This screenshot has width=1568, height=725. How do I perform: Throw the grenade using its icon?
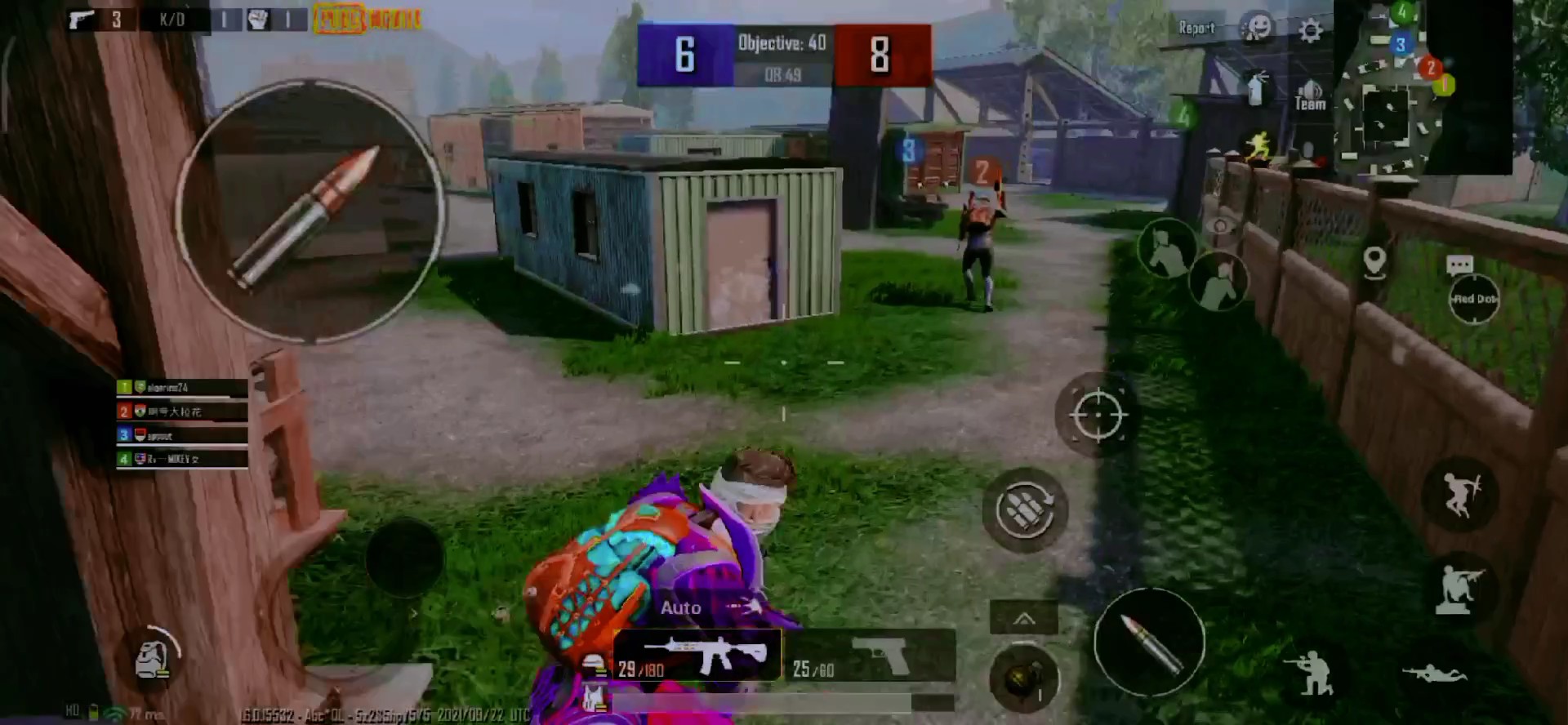tap(1022, 678)
